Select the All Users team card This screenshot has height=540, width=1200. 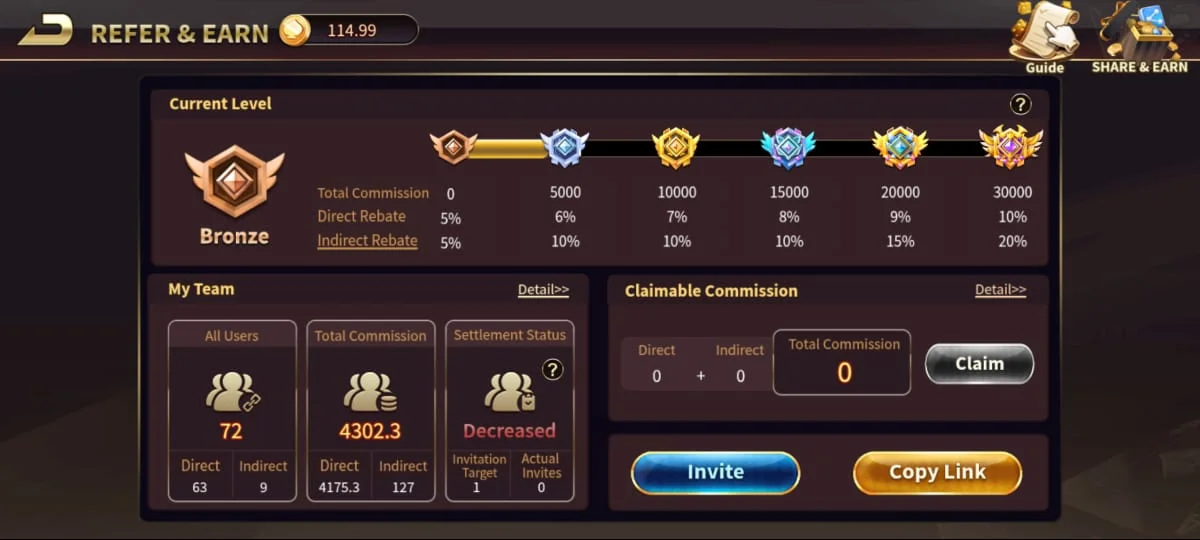(x=232, y=410)
